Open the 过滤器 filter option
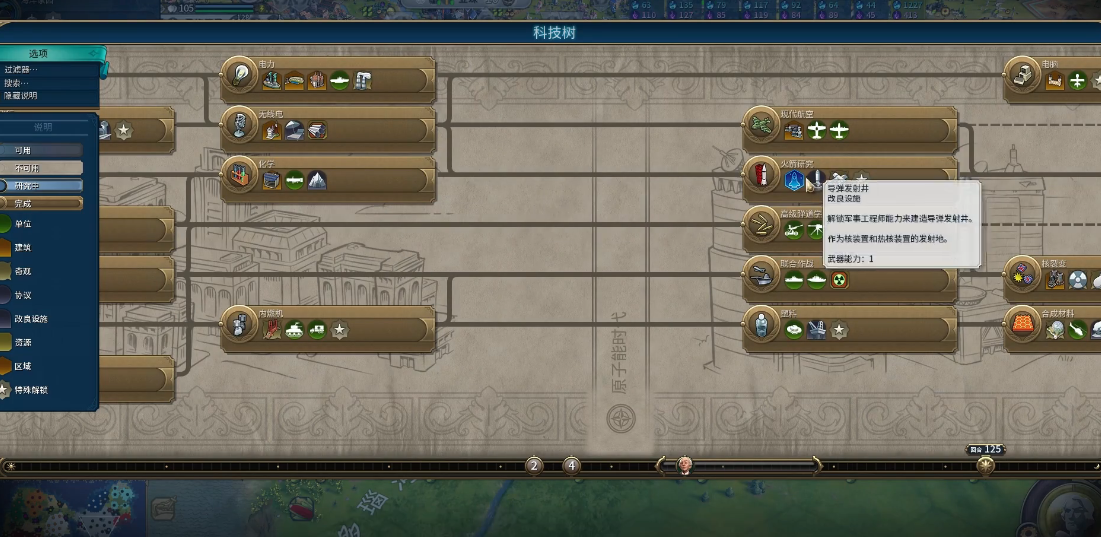The image size is (1101, 537). coord(22,70)
